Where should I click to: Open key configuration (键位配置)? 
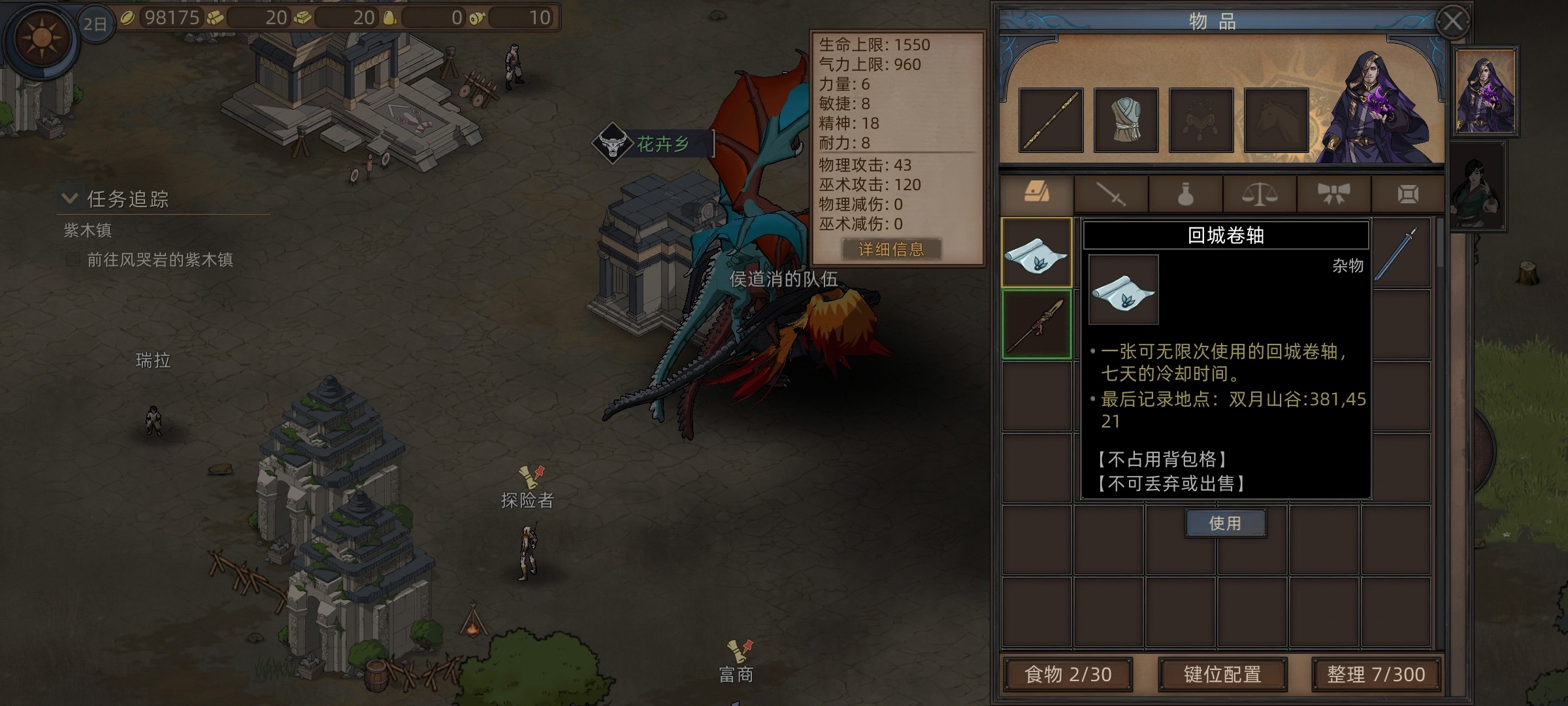pos(1222,675)
